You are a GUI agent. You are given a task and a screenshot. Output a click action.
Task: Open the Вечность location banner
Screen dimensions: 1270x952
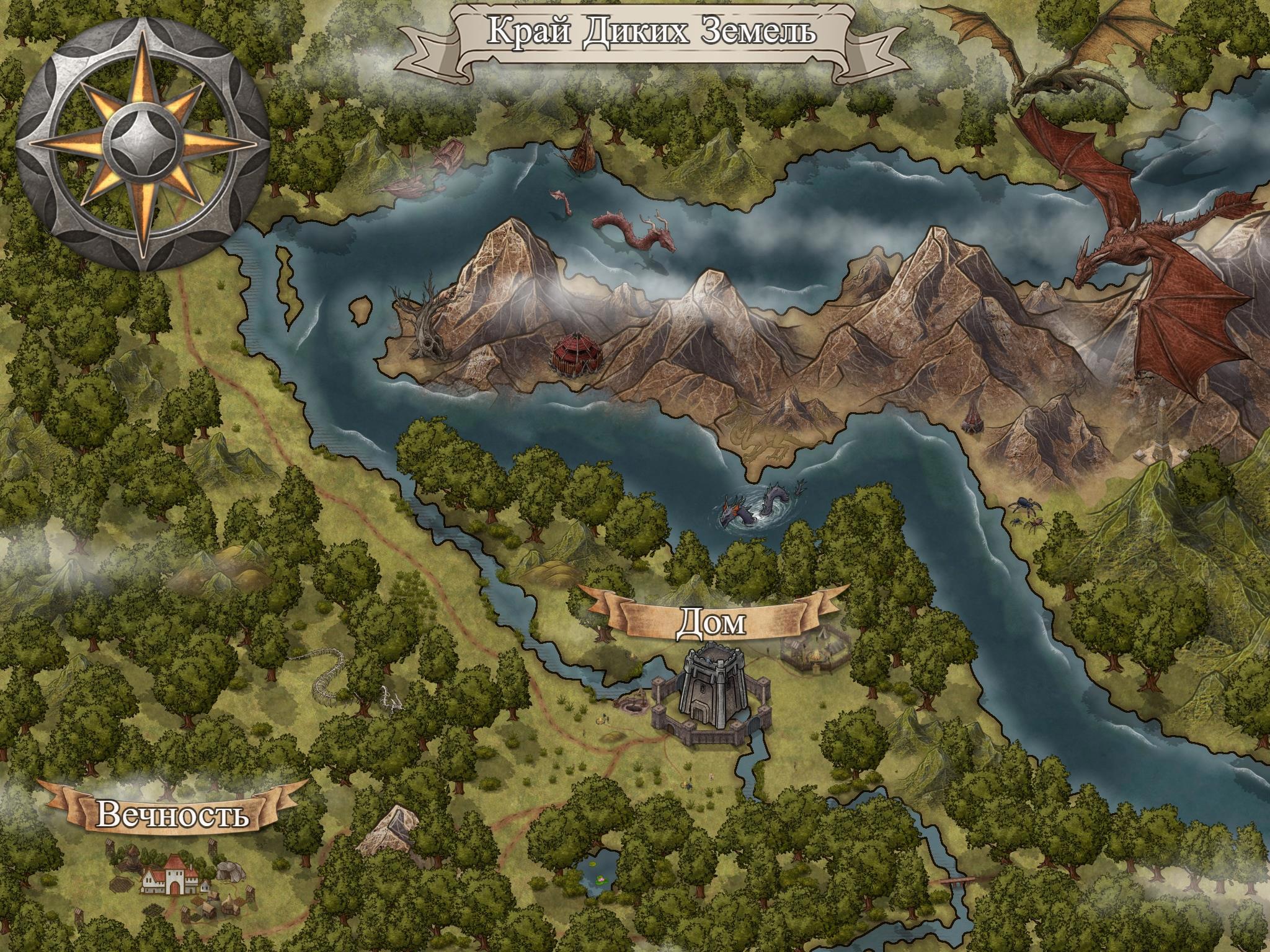click(x=173, y=814)
